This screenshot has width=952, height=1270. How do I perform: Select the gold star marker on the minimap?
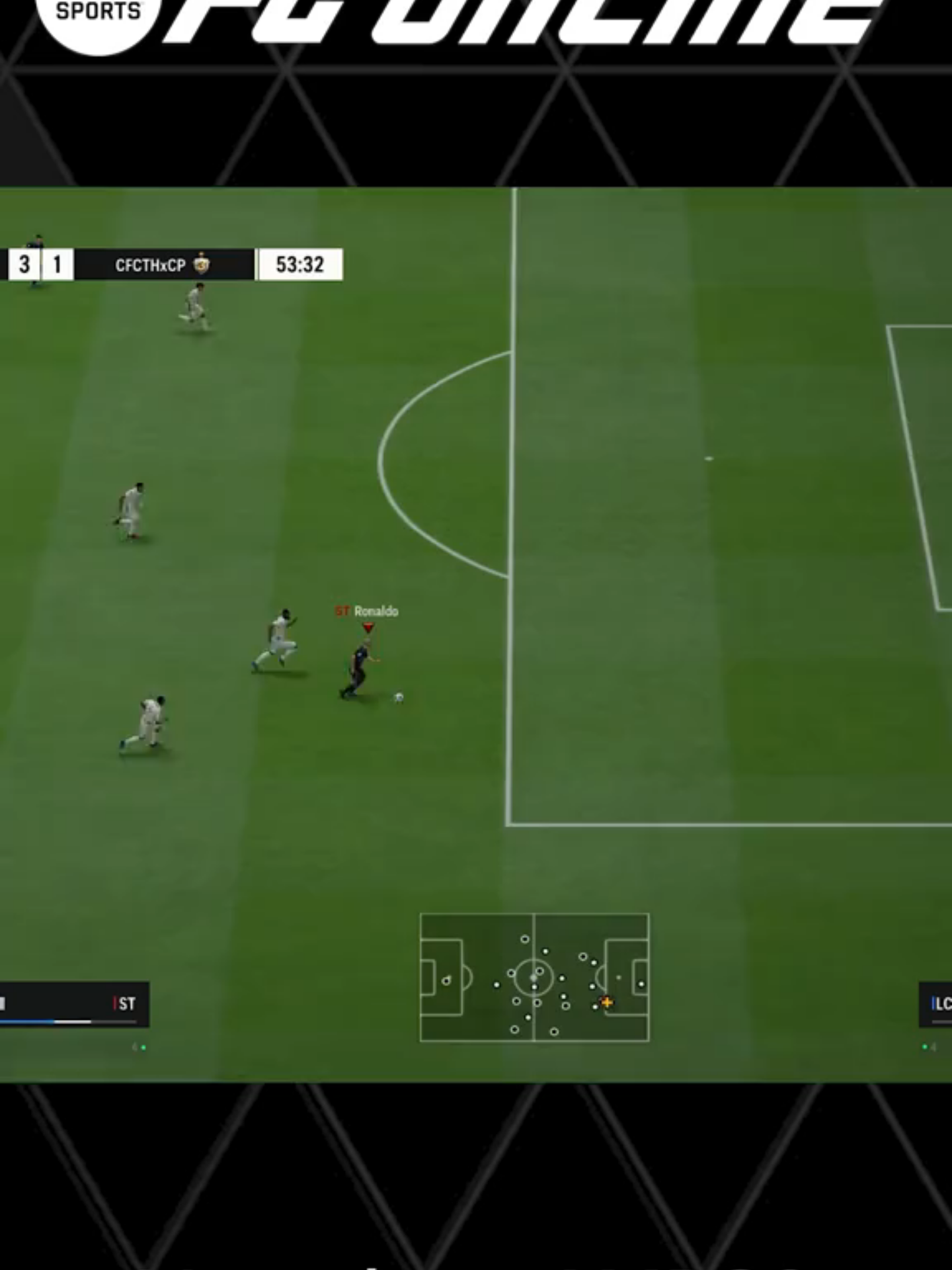coord(606,1001)
